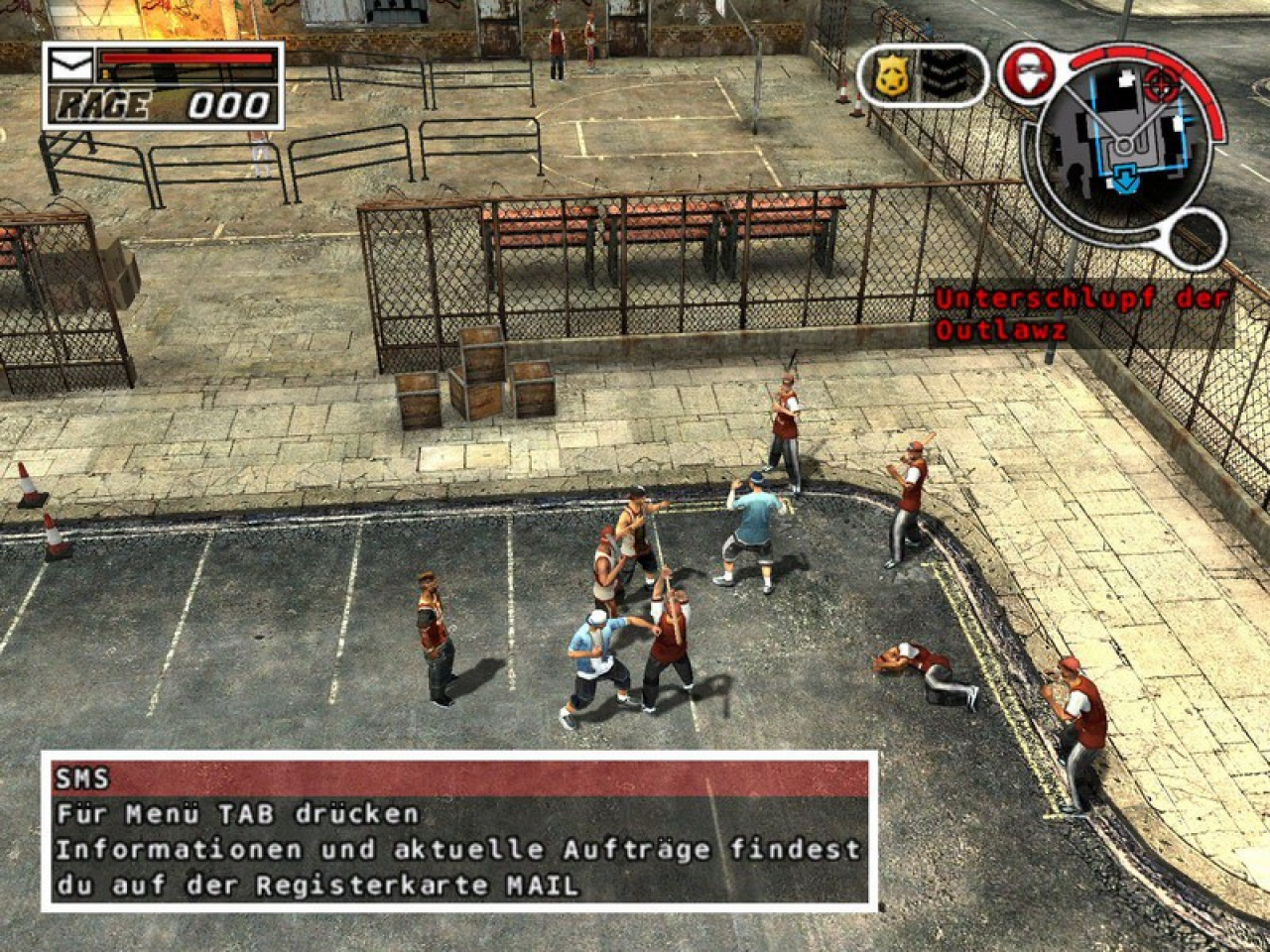The width and height of the screenshot is (1270, 952).
Task: Click the SMS message header bar
Action: (459, 776)
